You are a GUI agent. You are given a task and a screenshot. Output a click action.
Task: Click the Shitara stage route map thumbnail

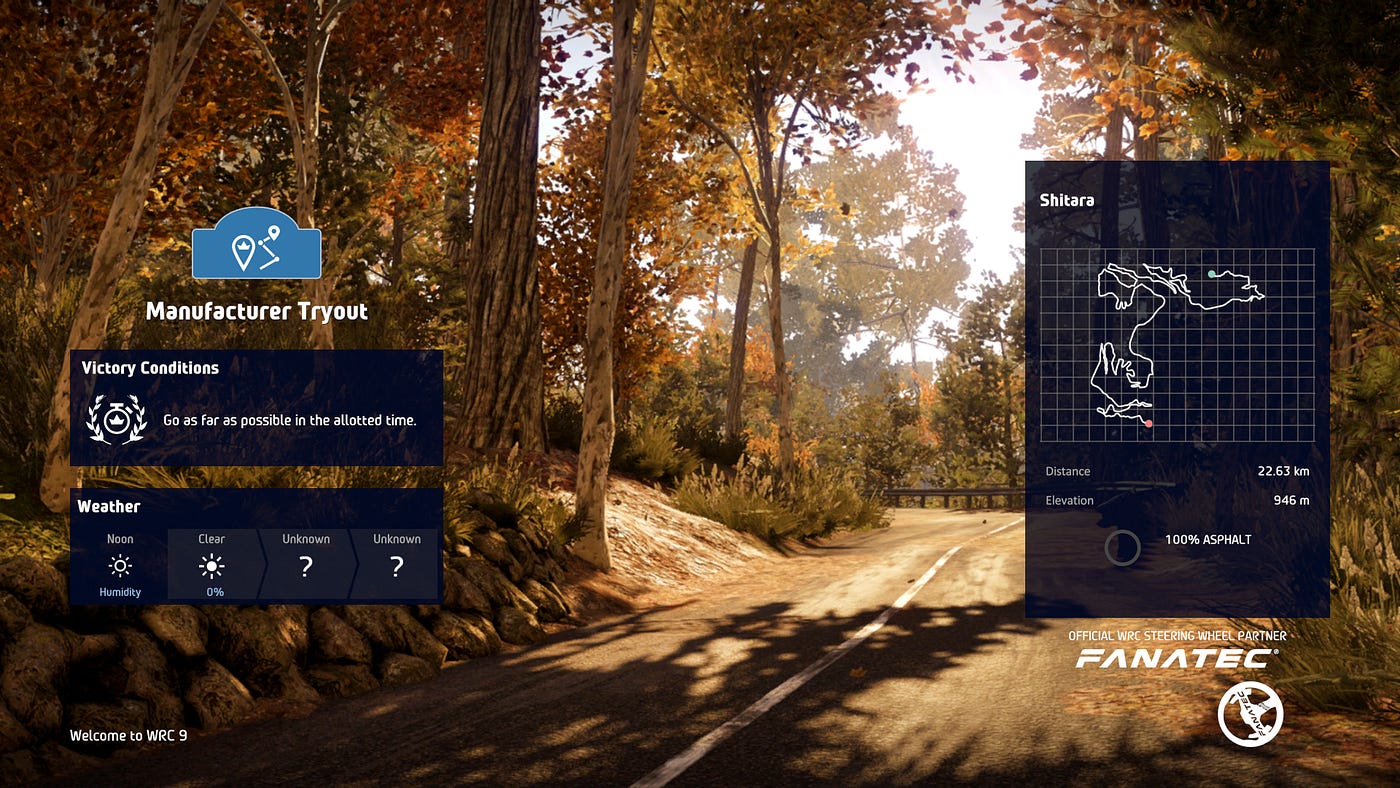point(1177,345)
